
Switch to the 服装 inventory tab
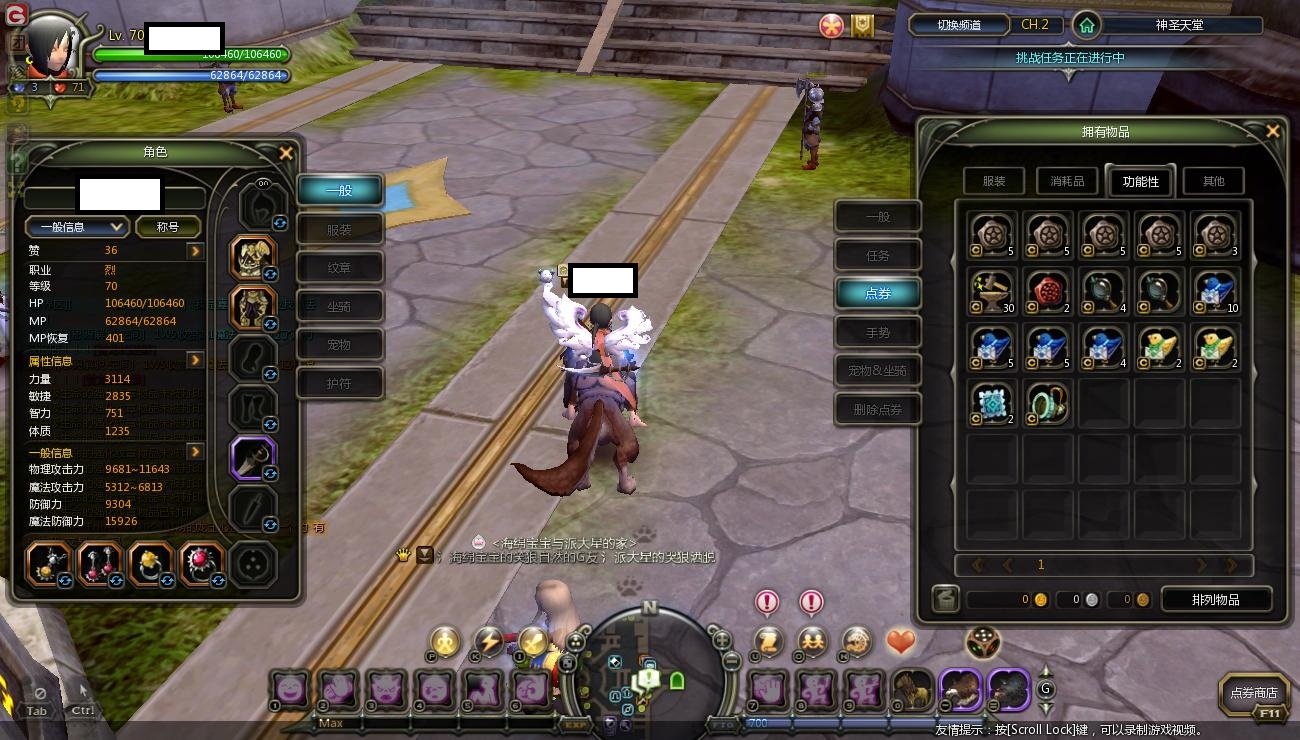pyautogui.click(x=994, y=181)
